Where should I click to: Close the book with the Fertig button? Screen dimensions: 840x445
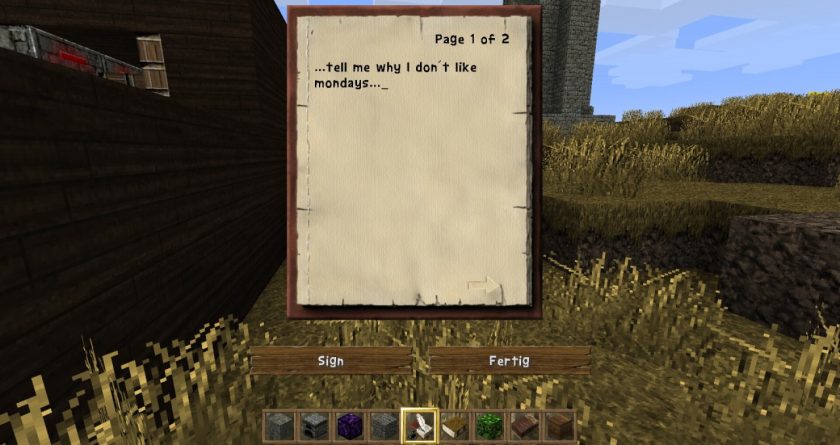[x=509, y=360]
